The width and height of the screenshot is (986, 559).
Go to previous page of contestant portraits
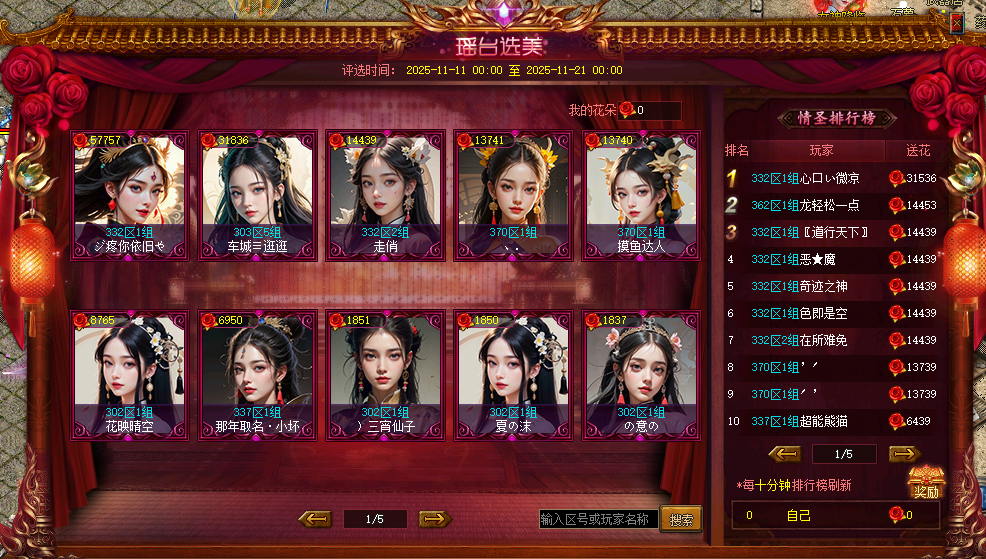tap(315, 518)
